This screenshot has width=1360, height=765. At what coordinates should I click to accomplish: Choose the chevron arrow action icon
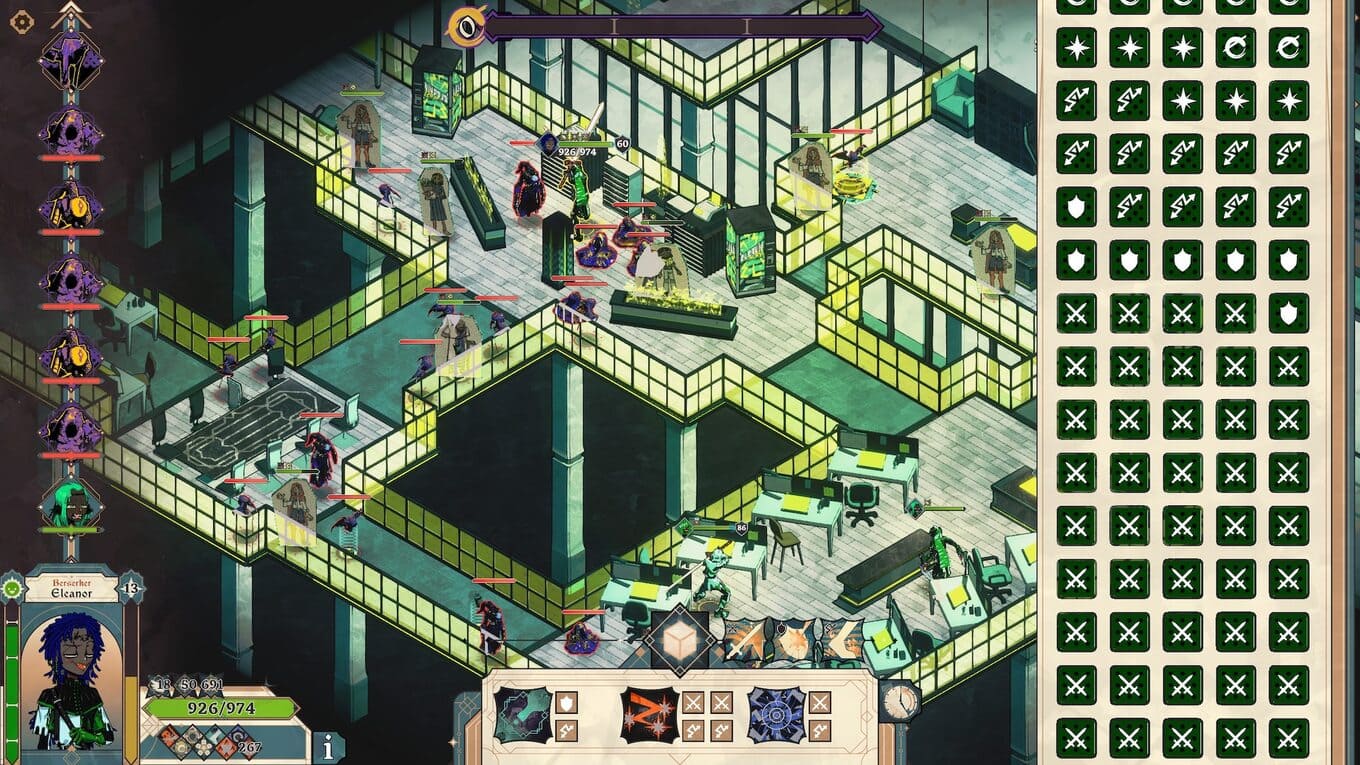click(x=843, y=640)
